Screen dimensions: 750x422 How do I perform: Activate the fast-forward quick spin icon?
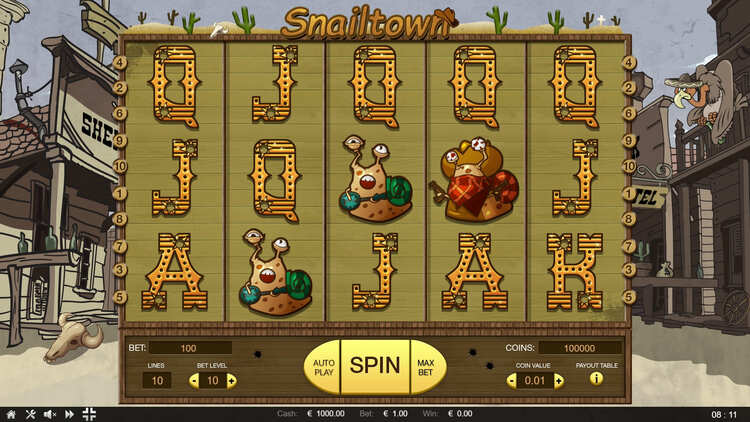point(69,414)
